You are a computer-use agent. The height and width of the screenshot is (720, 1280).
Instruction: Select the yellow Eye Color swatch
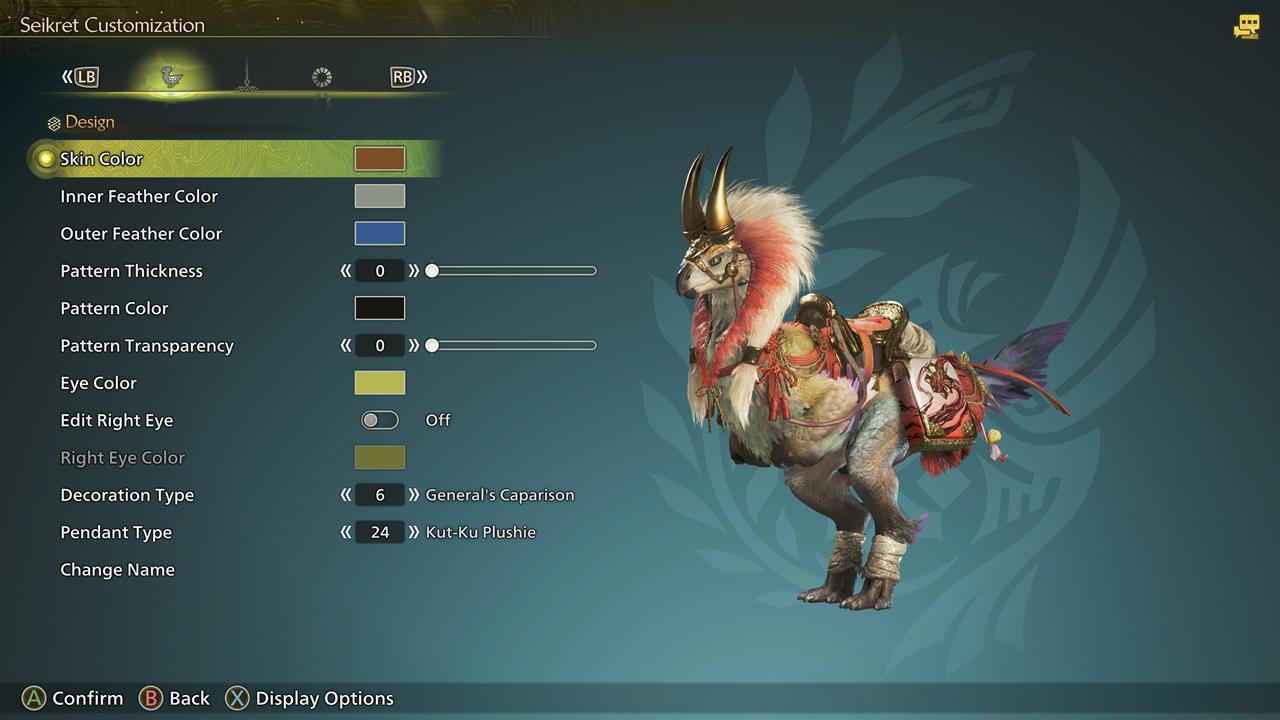[380, 383]
